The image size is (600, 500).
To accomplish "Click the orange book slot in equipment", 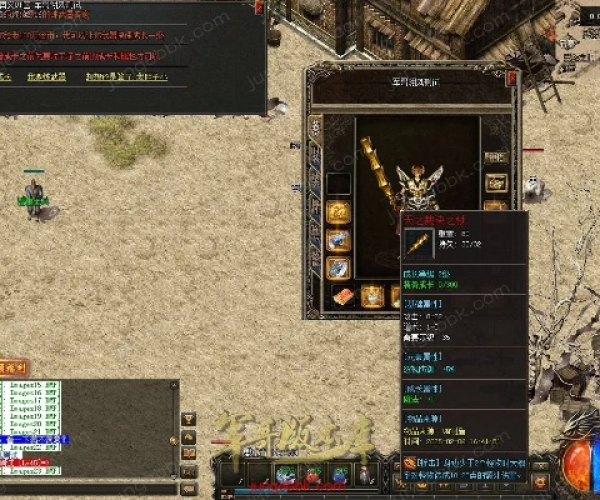I will pyautogui.click(x=343, y=296).
